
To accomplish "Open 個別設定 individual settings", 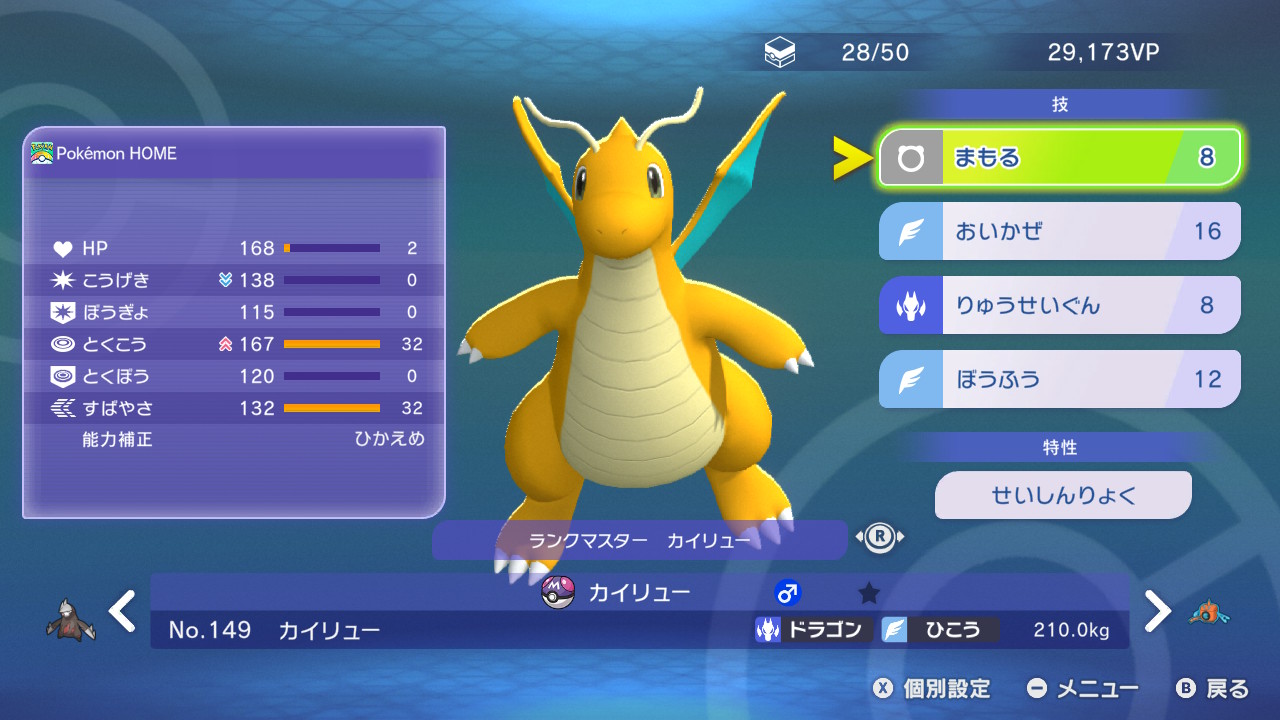I will click(x=931, y=688).
